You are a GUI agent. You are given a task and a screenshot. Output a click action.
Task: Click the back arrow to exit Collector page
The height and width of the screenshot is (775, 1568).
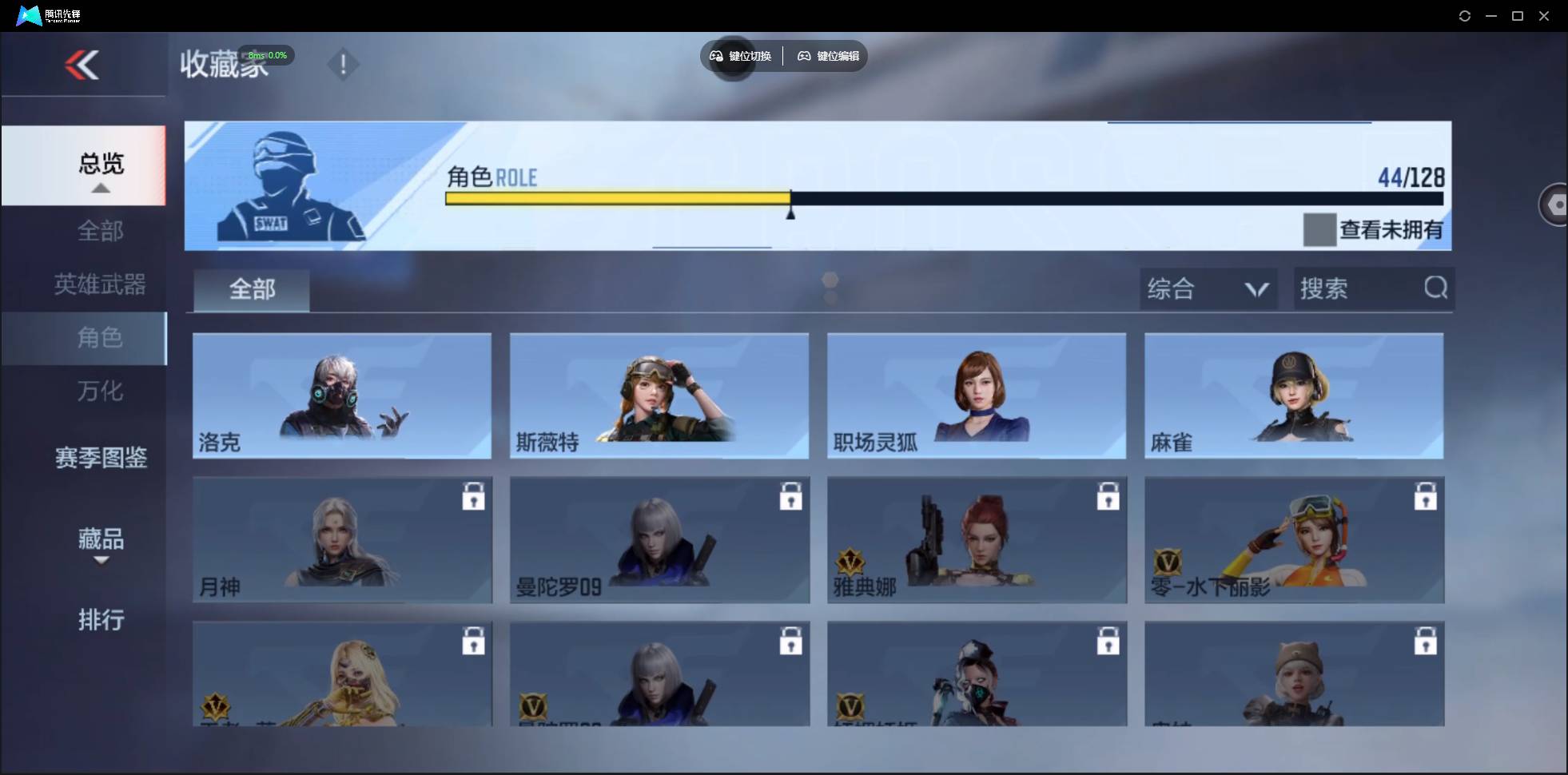(84, 65)
